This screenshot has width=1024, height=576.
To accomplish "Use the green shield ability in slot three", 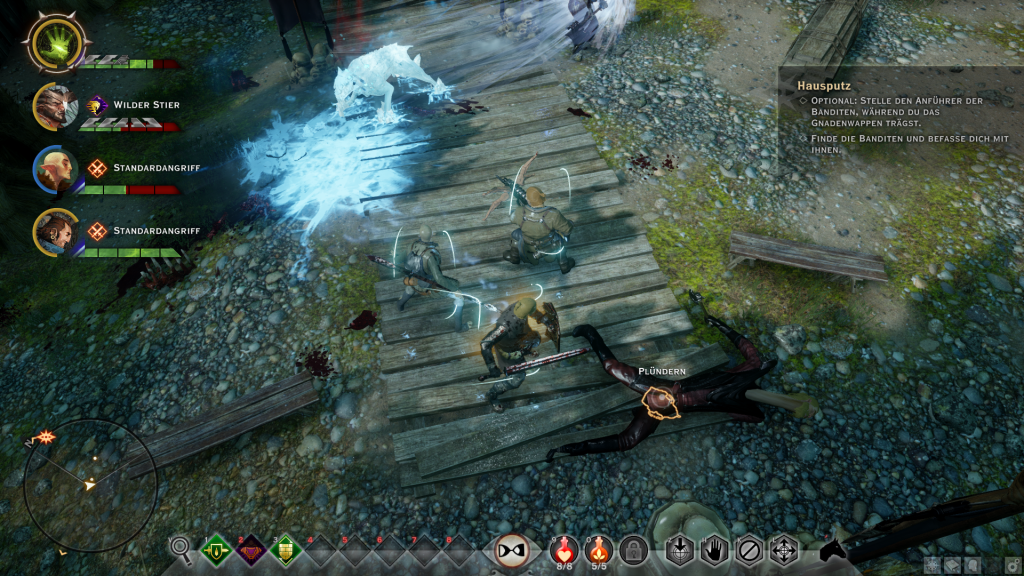I will pyautogui.click(x=286, y=549).
